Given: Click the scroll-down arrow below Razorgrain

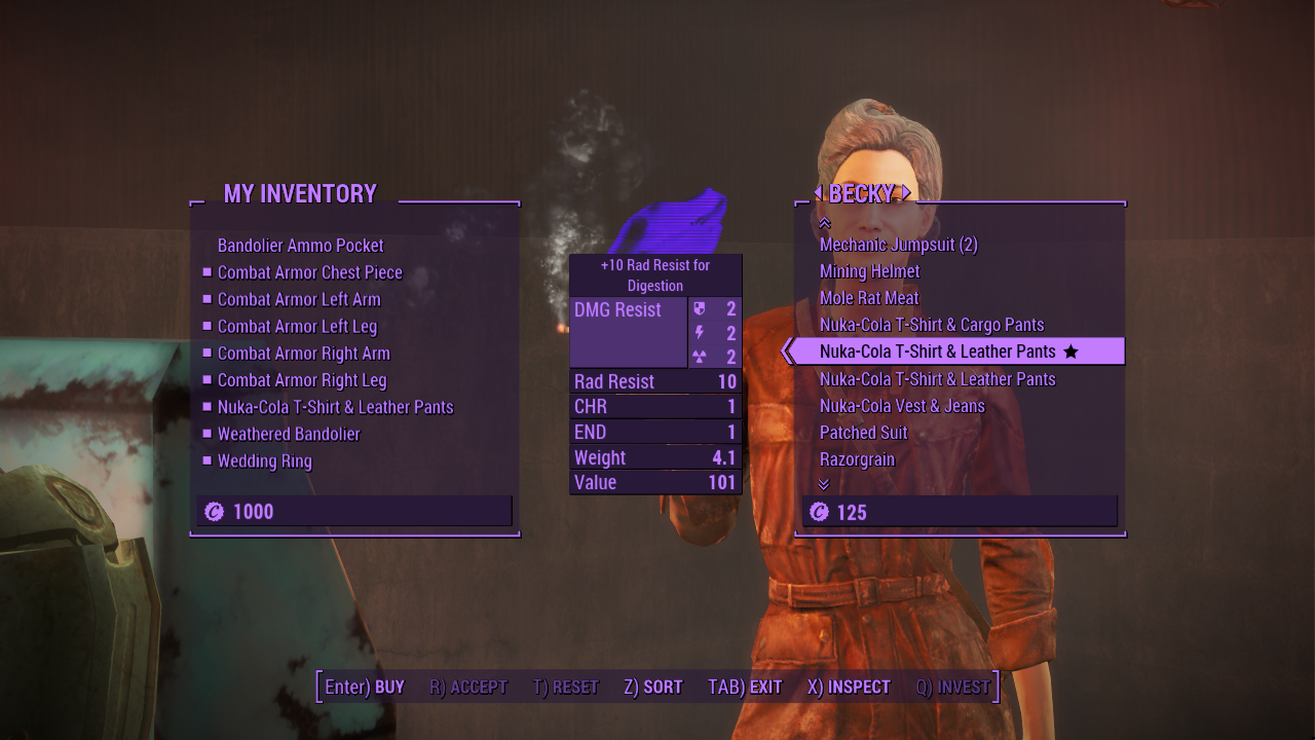Looking at the screenshot, I should (824, 484).
